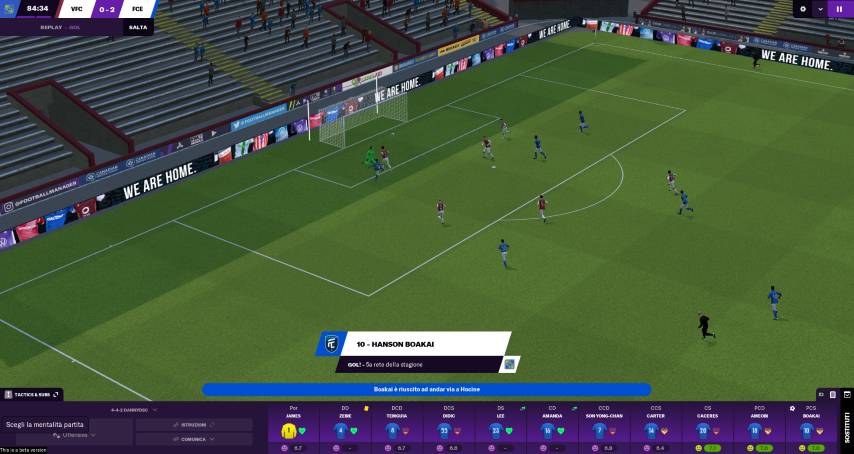Select Son Yong-Chan's player card

(x=604, y=430)
